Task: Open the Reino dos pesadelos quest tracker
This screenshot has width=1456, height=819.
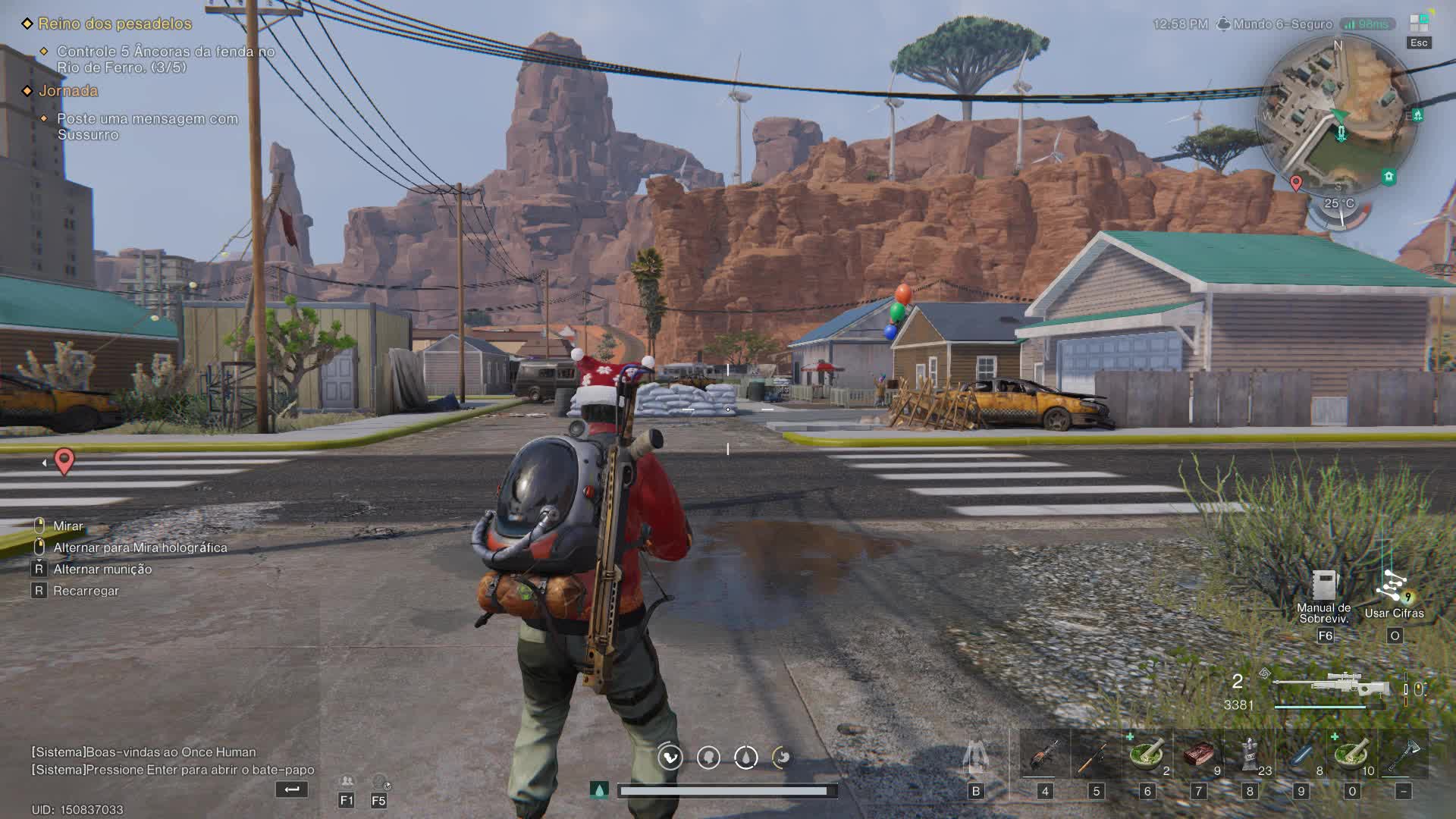Action: pyautogui.click(x=115, y=24)
